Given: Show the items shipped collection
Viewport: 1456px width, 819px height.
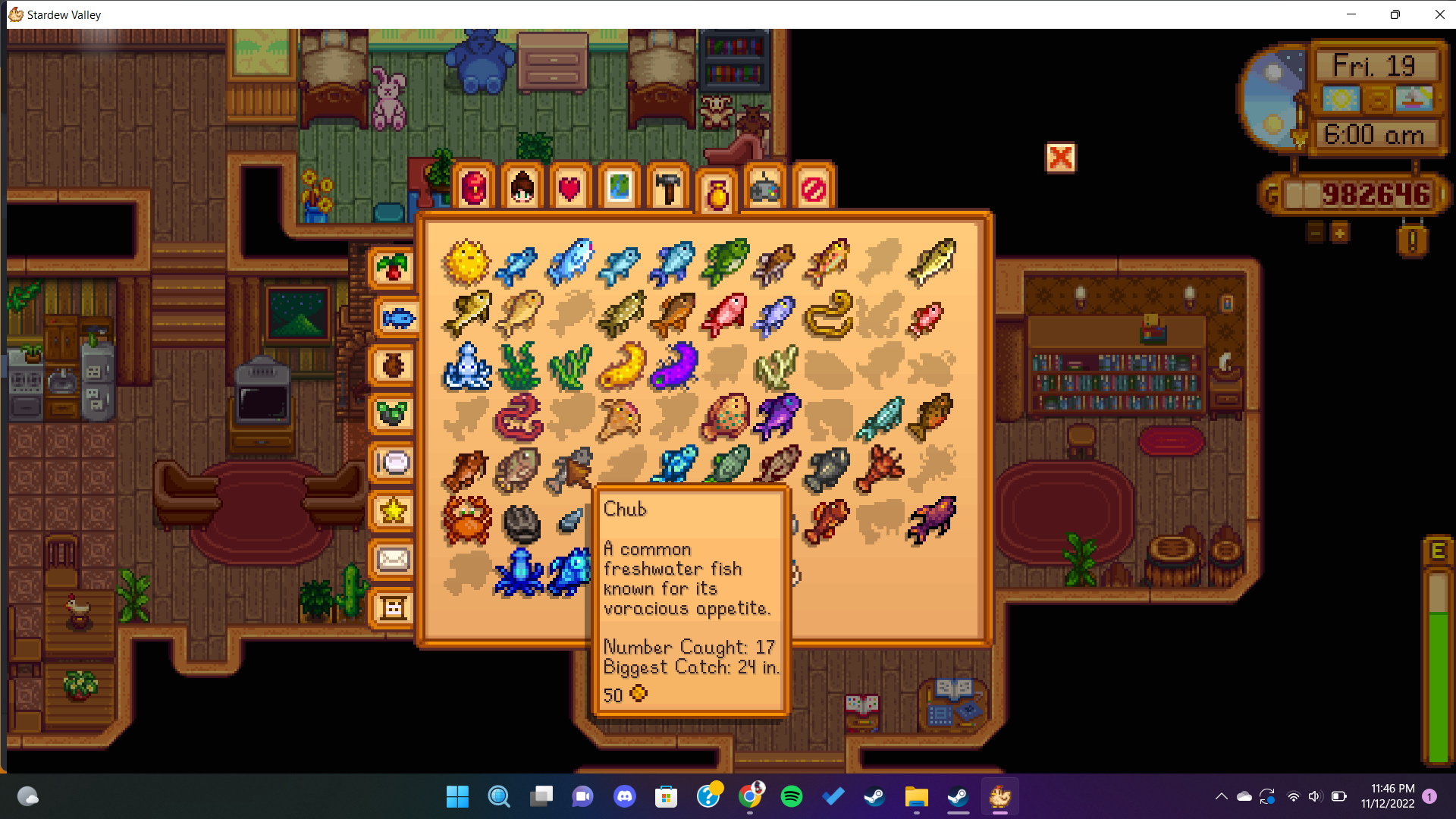Looking at the screenshot, I should [393, 268].
